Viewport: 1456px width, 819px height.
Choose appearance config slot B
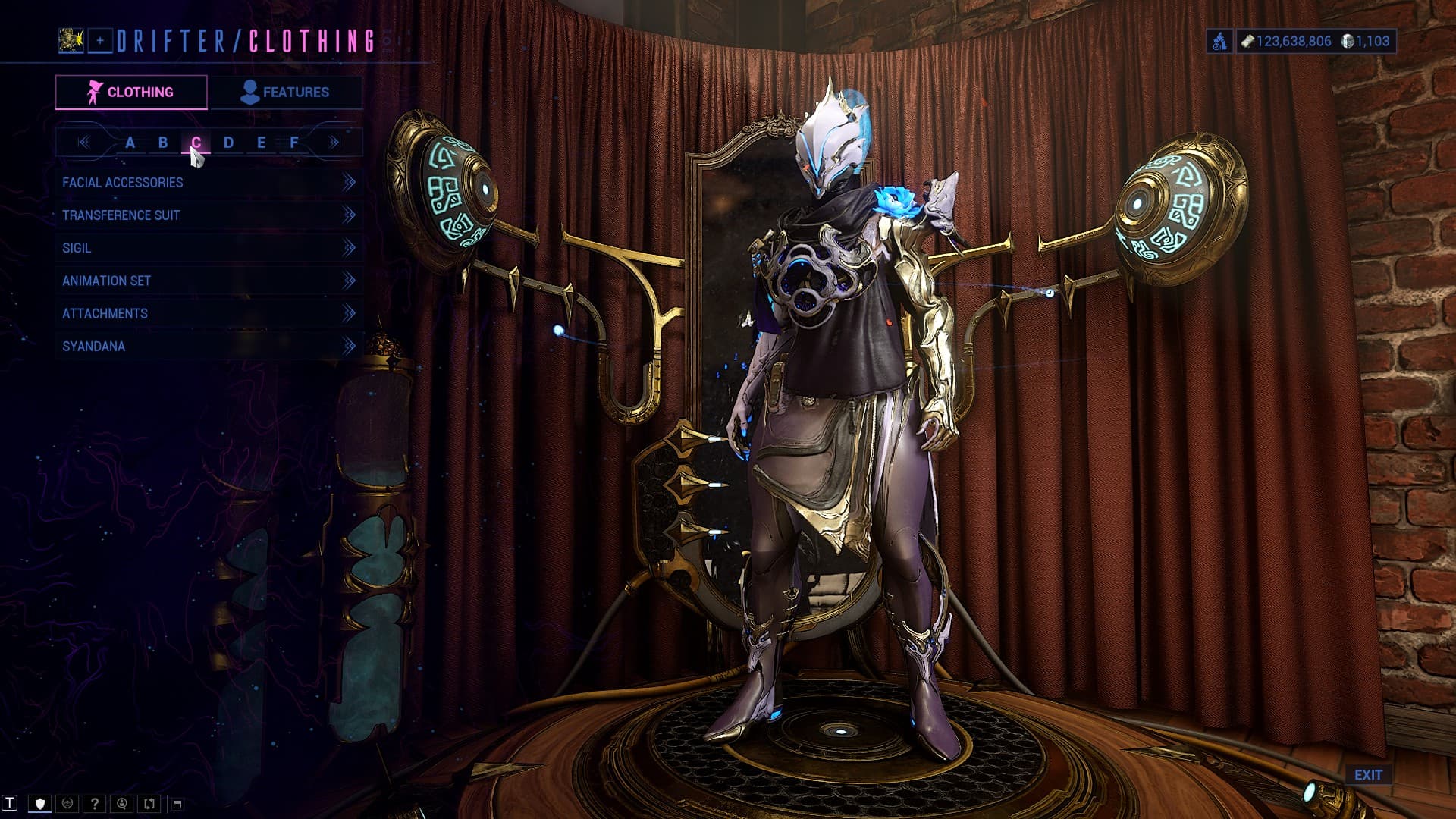163,143
